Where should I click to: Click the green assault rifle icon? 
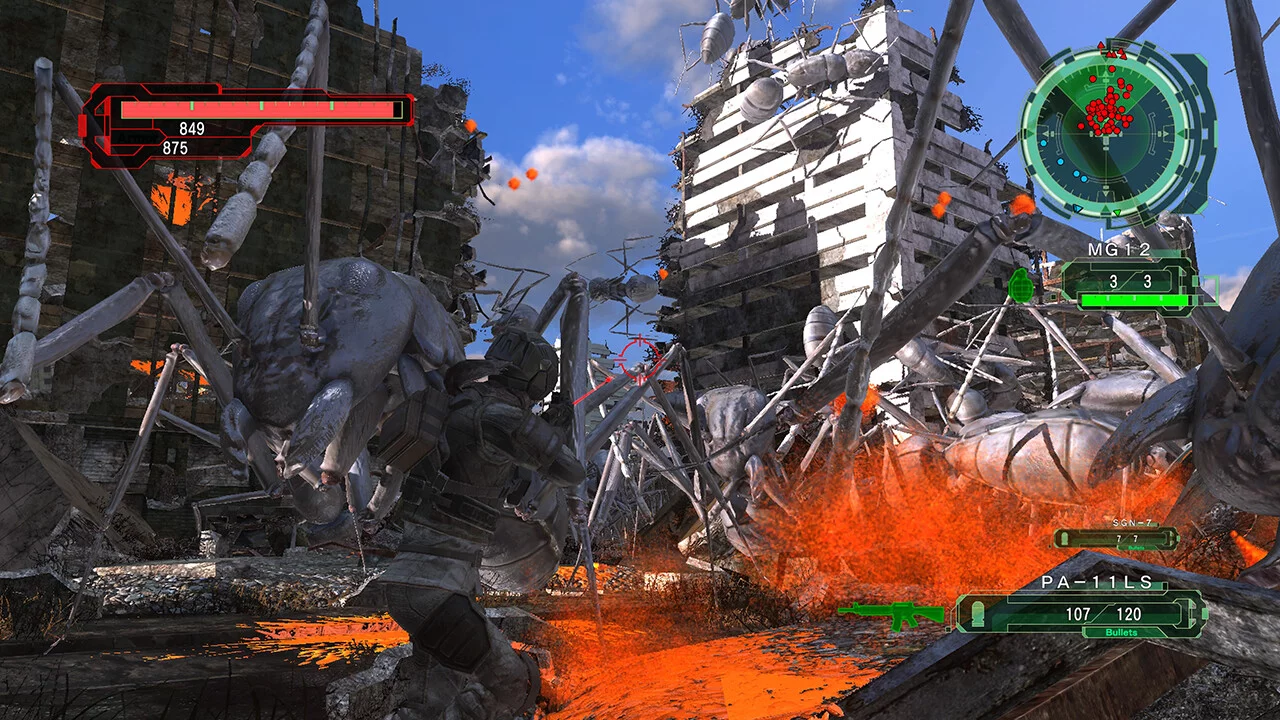point(891,614)
